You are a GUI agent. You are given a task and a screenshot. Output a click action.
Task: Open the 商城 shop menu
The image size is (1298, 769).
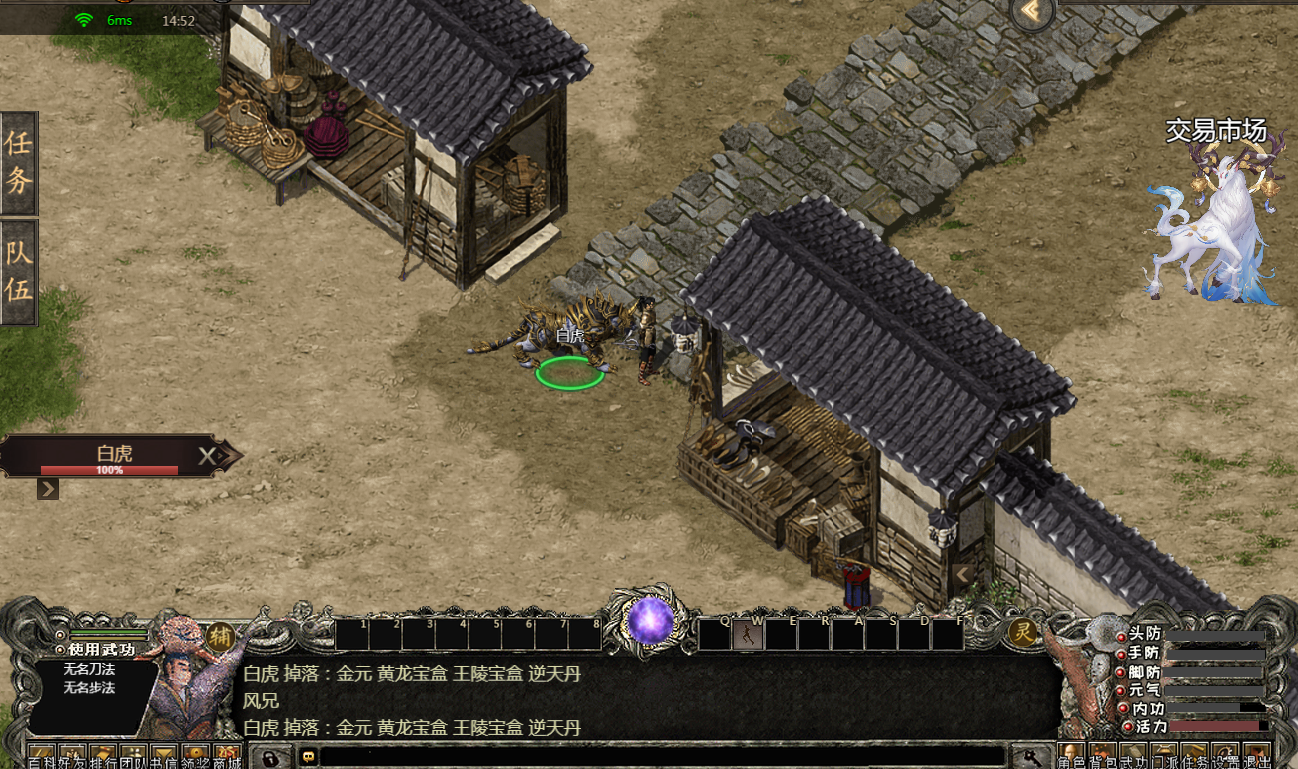[x=227, y=757]
